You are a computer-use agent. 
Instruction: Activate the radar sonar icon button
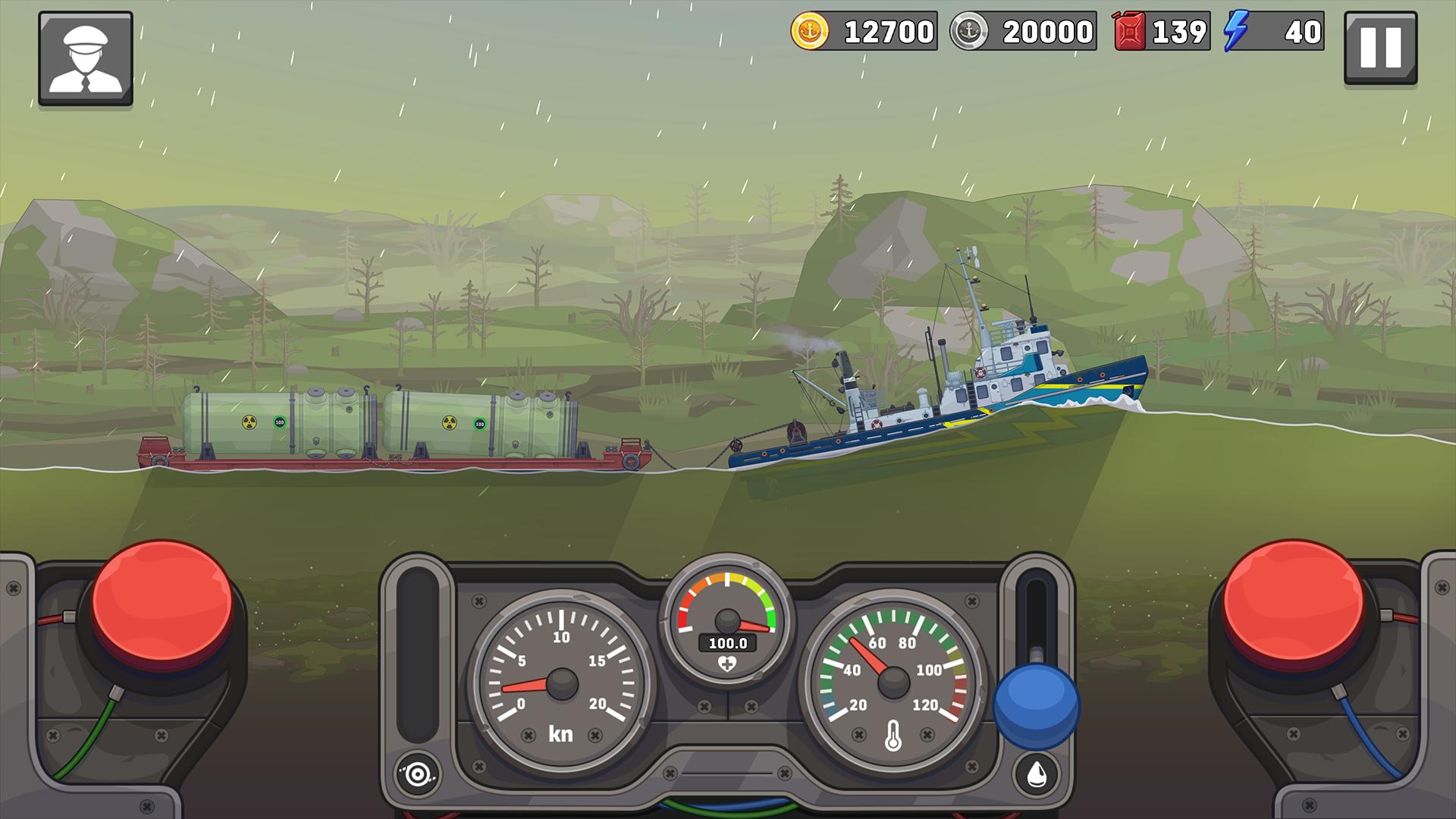(x=416, y=774)
